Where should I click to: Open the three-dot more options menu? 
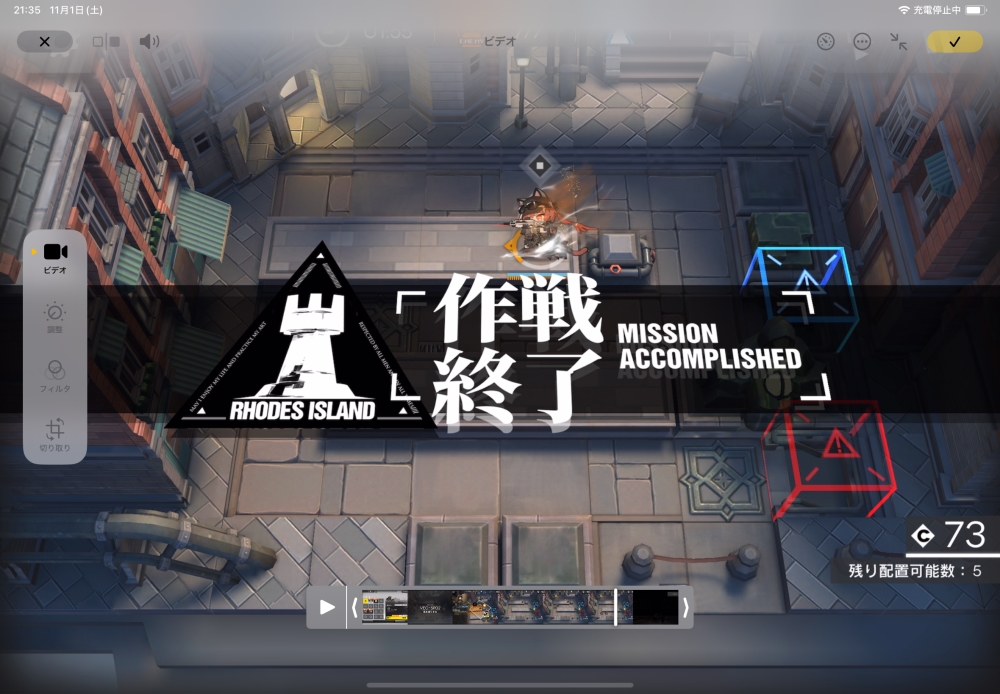(862, 42)
